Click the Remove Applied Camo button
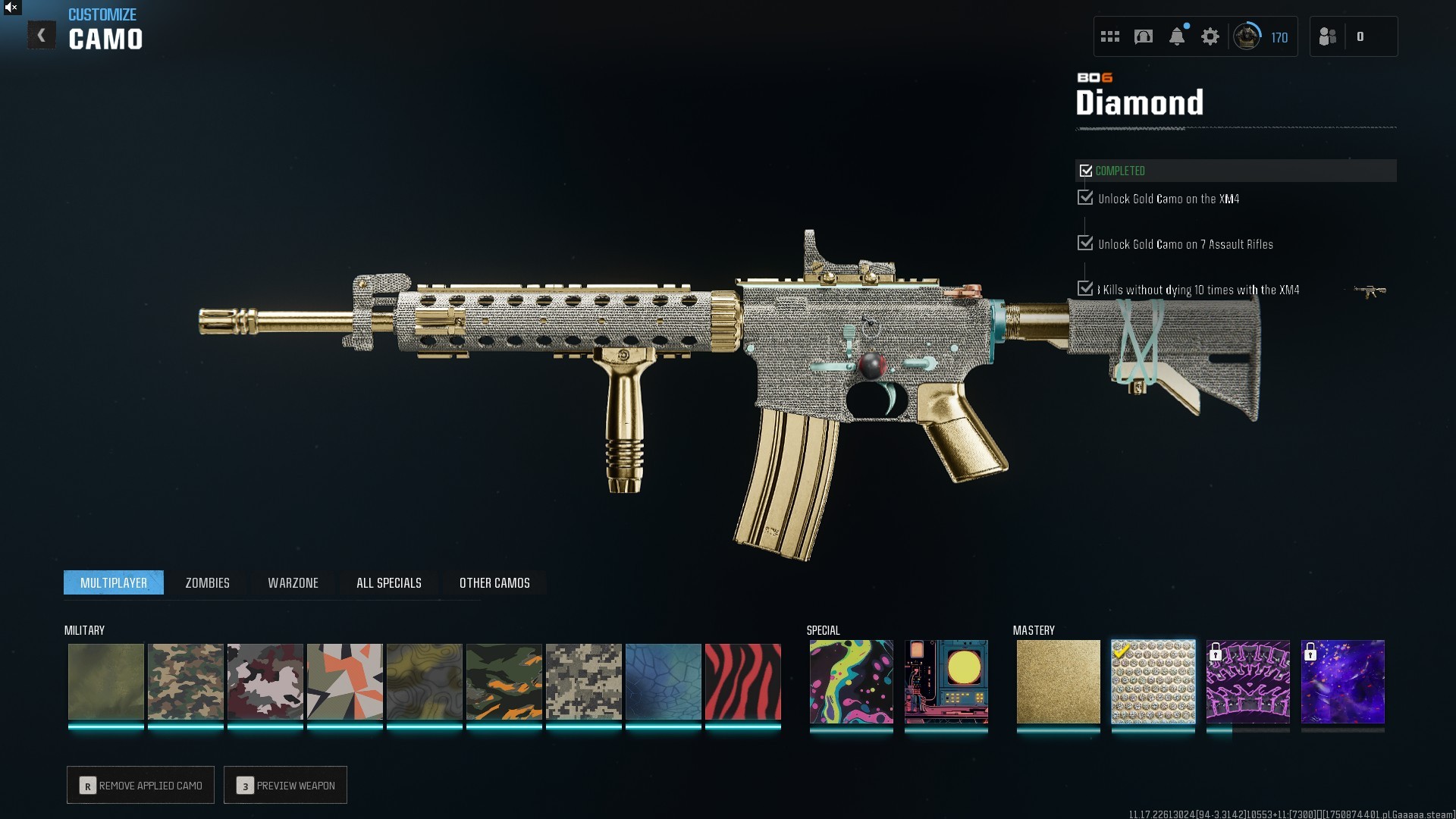 tap(140, 785)
